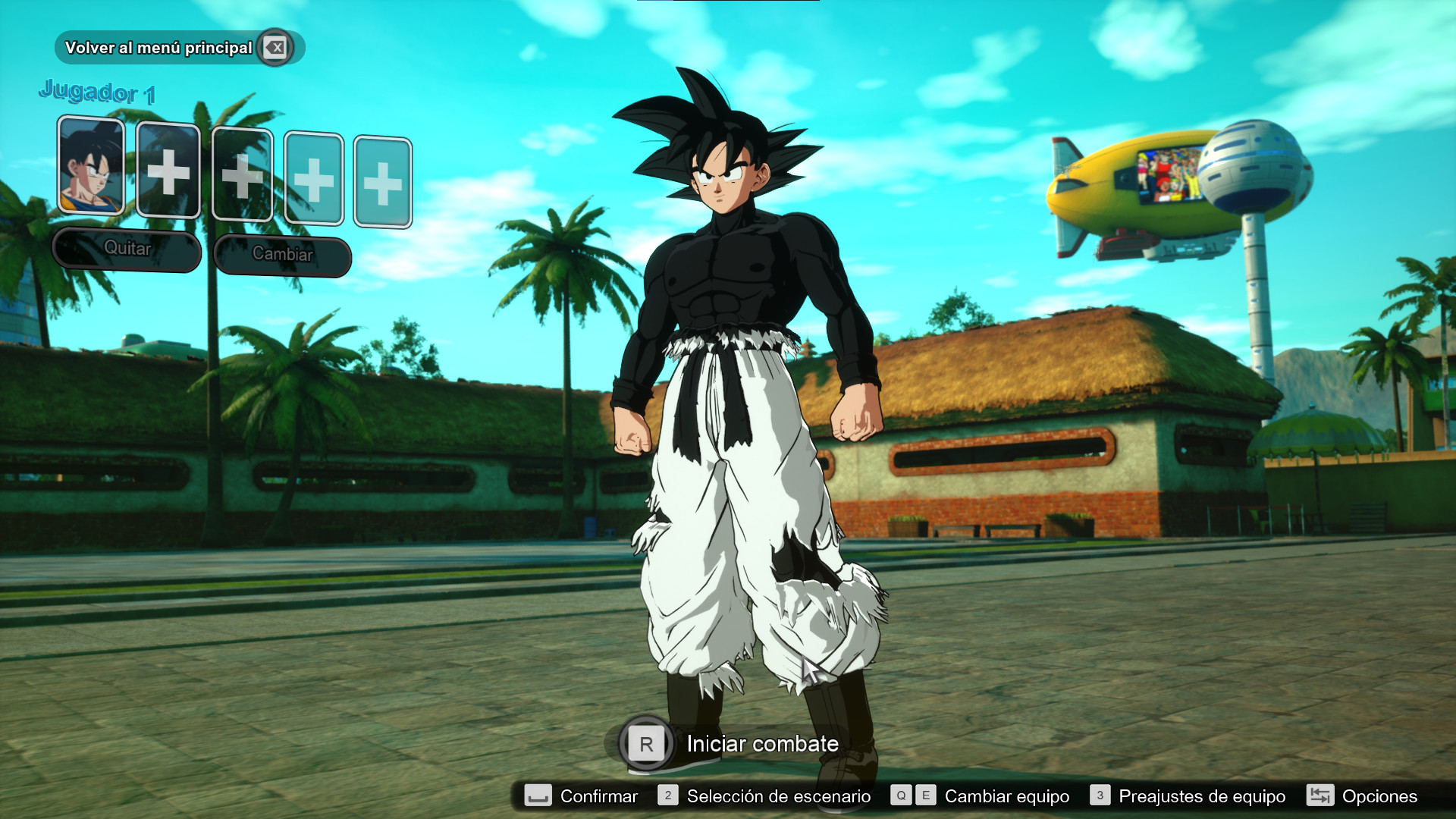The width and height of the screenshot is (1456, 819).
Task: Select Volver al menú principal
Action: point(159,47)
